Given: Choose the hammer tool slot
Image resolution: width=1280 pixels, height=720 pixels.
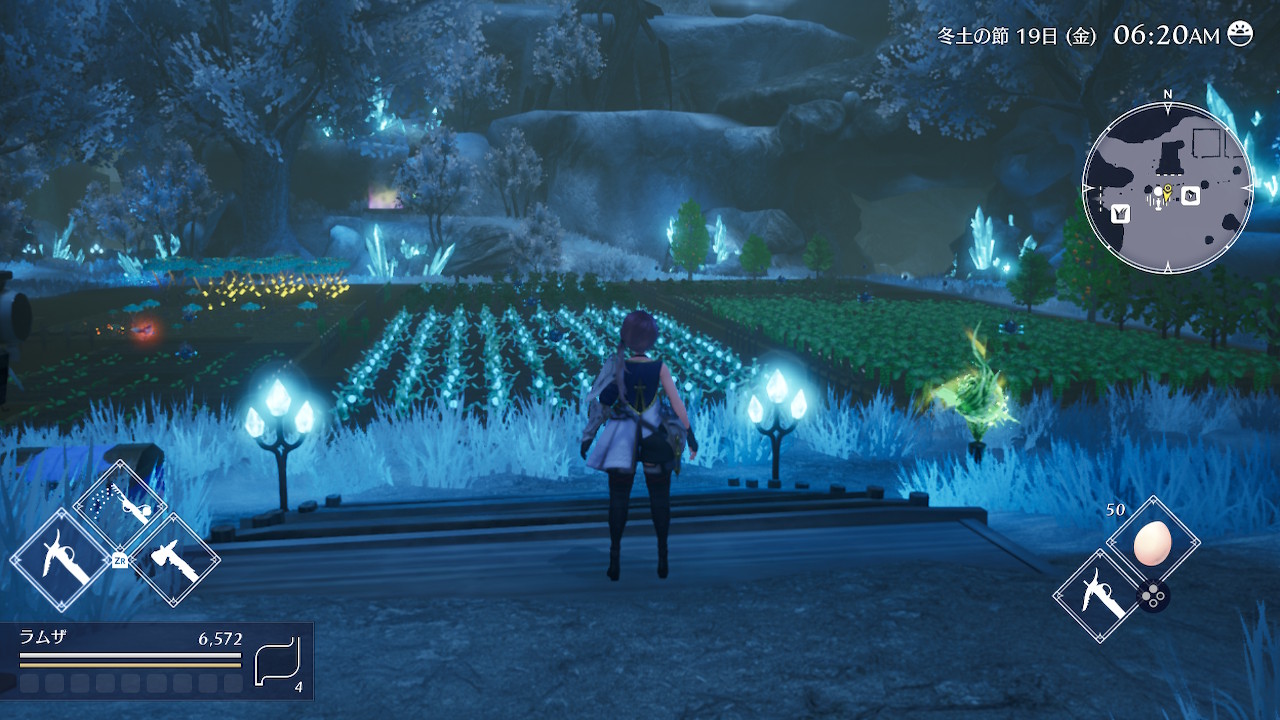Looking at the screenshot, I should (x=173, y=561).
